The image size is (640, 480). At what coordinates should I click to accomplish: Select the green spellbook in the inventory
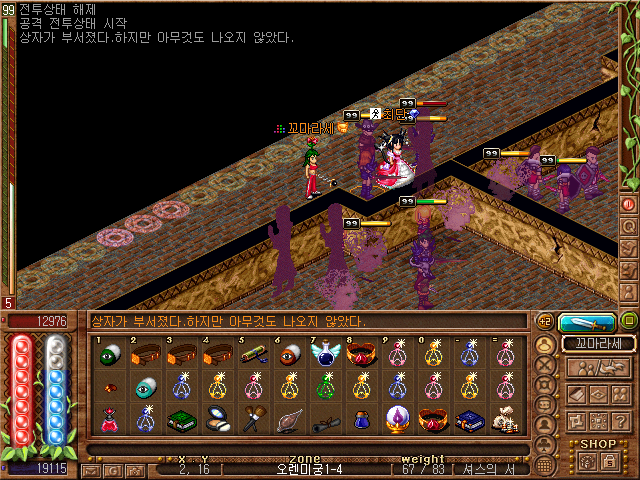(x=180, y=420)
